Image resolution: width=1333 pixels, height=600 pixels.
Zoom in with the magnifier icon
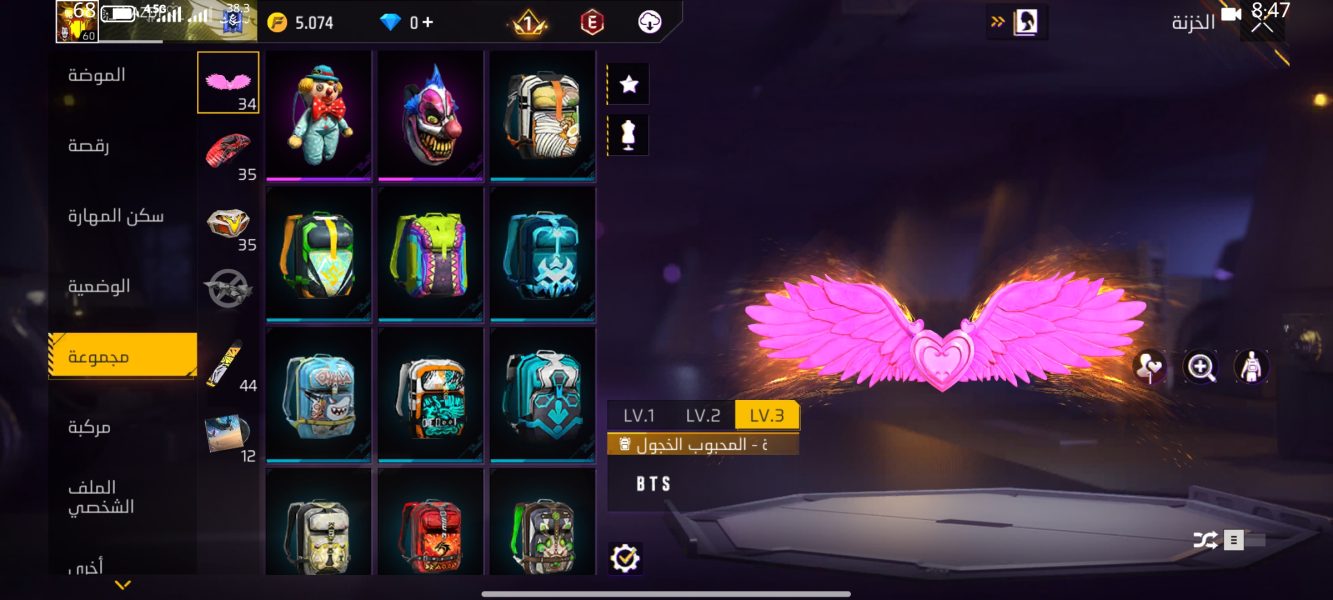[x=1201, y=367]
